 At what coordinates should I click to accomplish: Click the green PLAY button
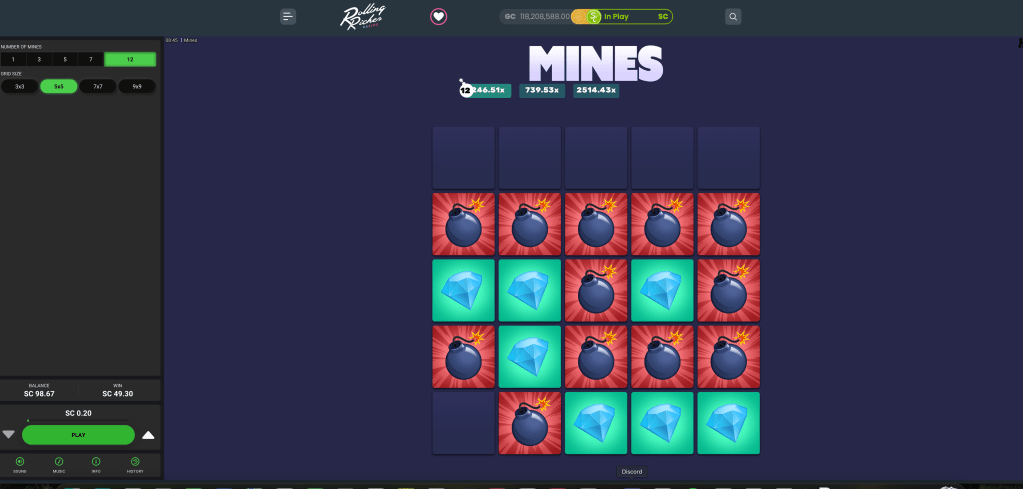(x=78, y=435)
